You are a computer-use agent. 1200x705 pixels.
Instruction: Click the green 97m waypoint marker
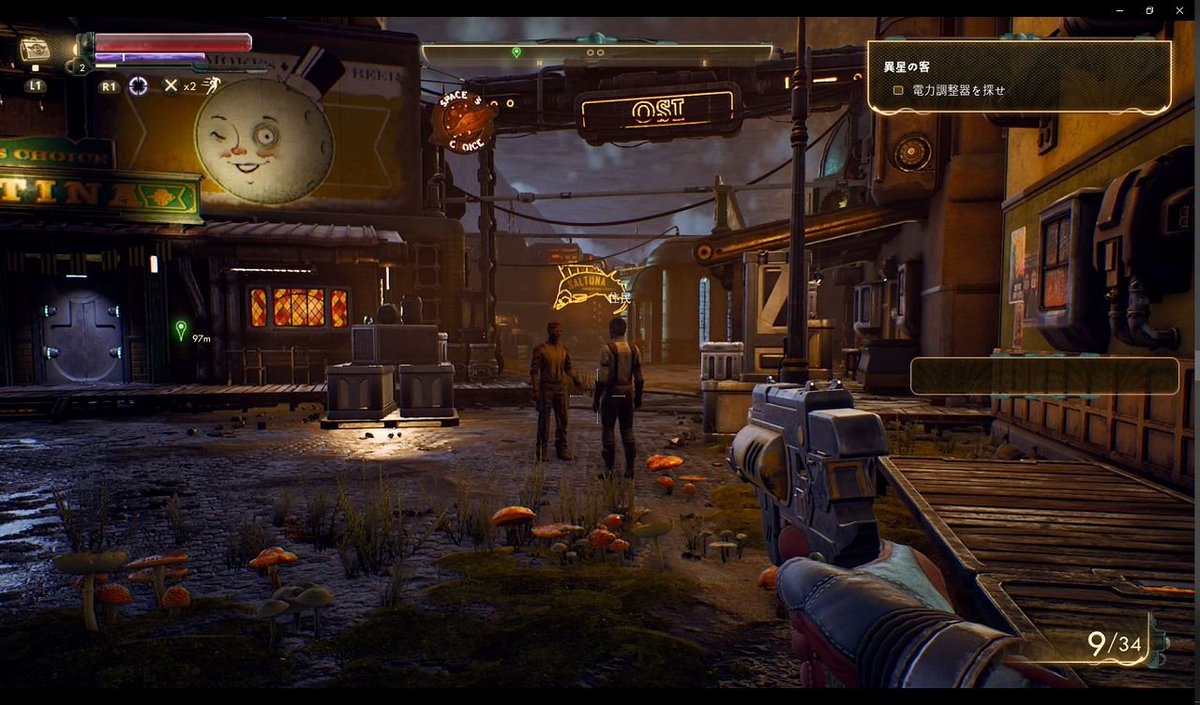coord(180,328)
